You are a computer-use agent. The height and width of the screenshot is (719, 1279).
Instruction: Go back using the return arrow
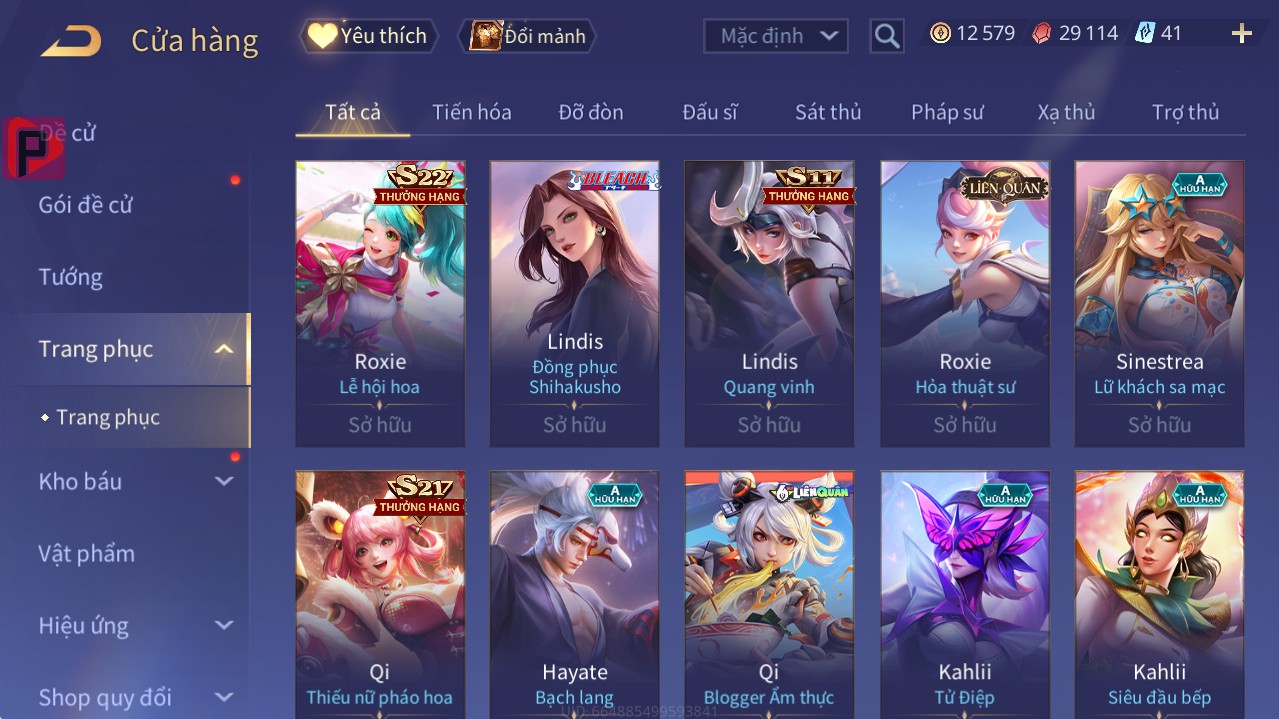pyautogui.click(x=71, y=41)
